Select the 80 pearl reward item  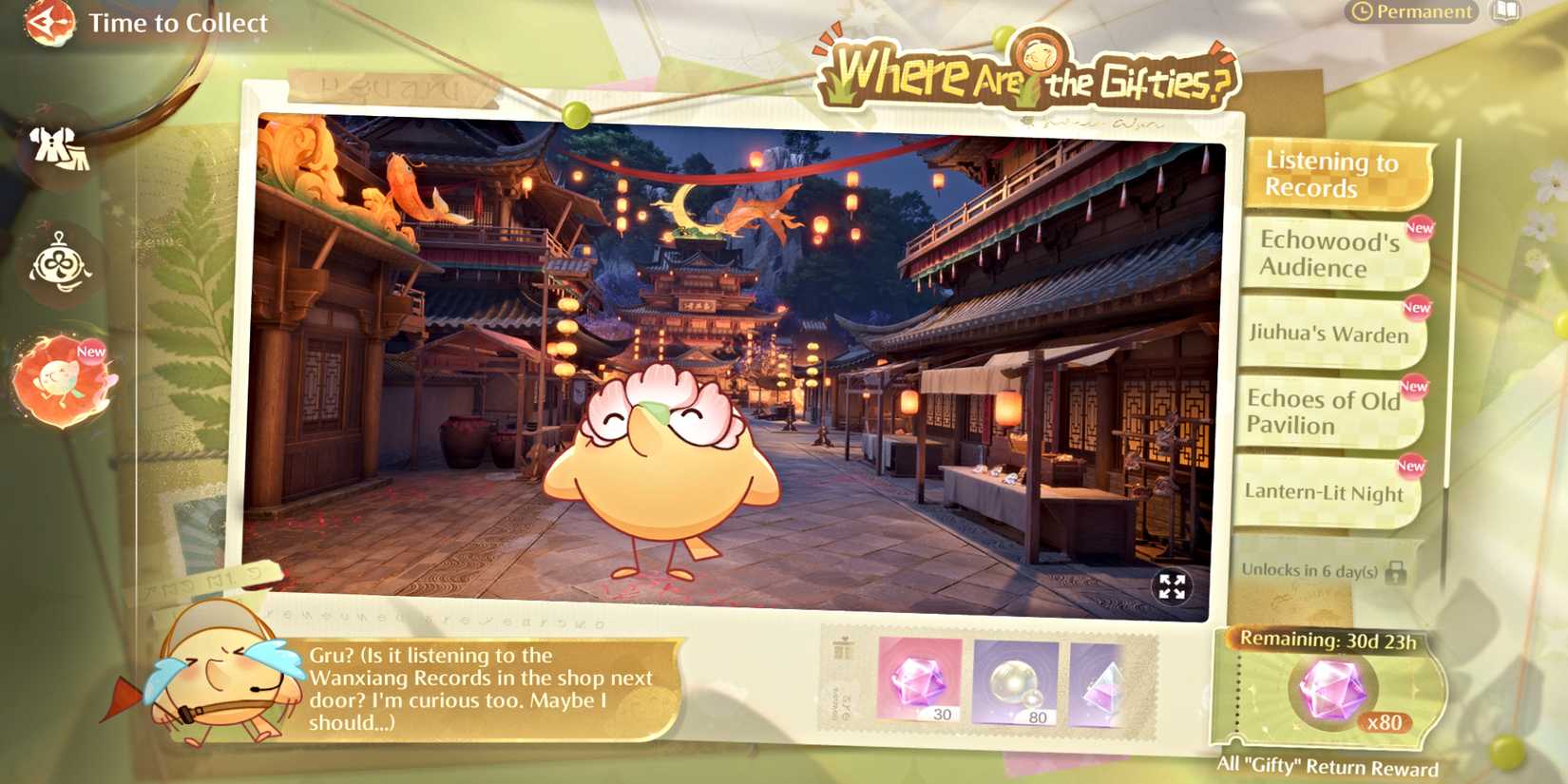tap(1015, 684)
